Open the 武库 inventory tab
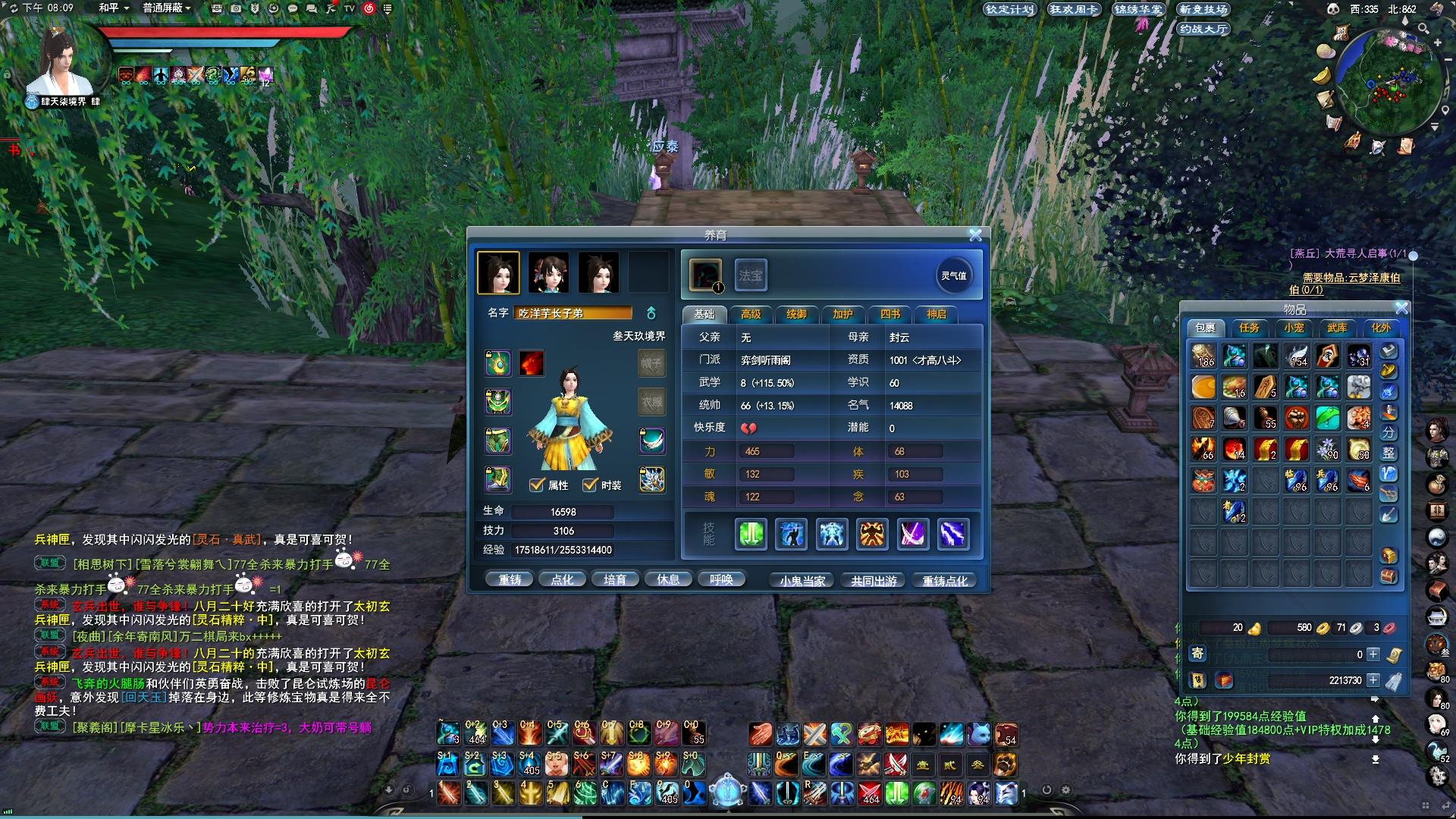Screen dimensions: 1456x819 (x=1337, y=328)
